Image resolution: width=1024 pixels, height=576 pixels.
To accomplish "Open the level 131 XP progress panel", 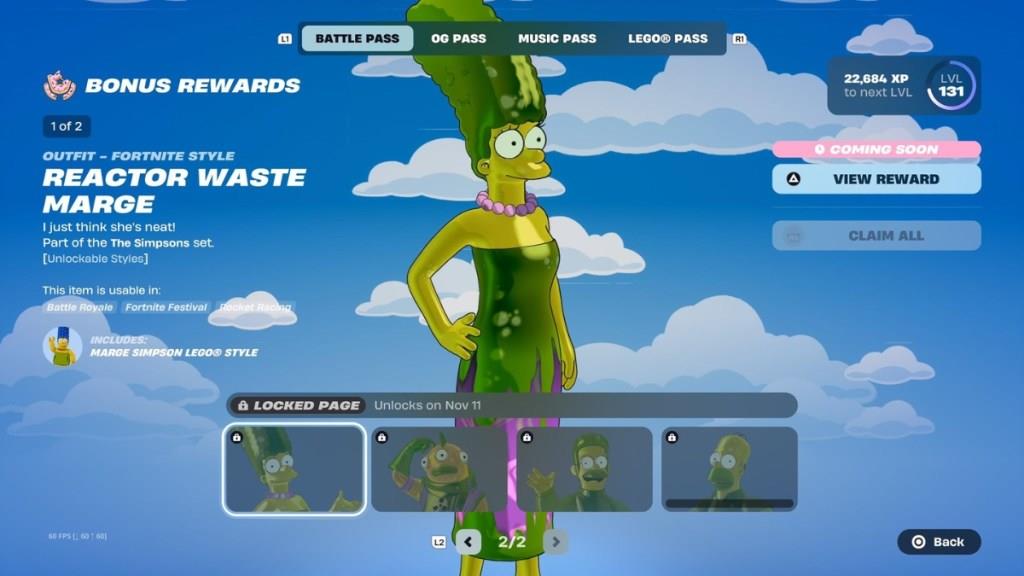I will point(904,86).
